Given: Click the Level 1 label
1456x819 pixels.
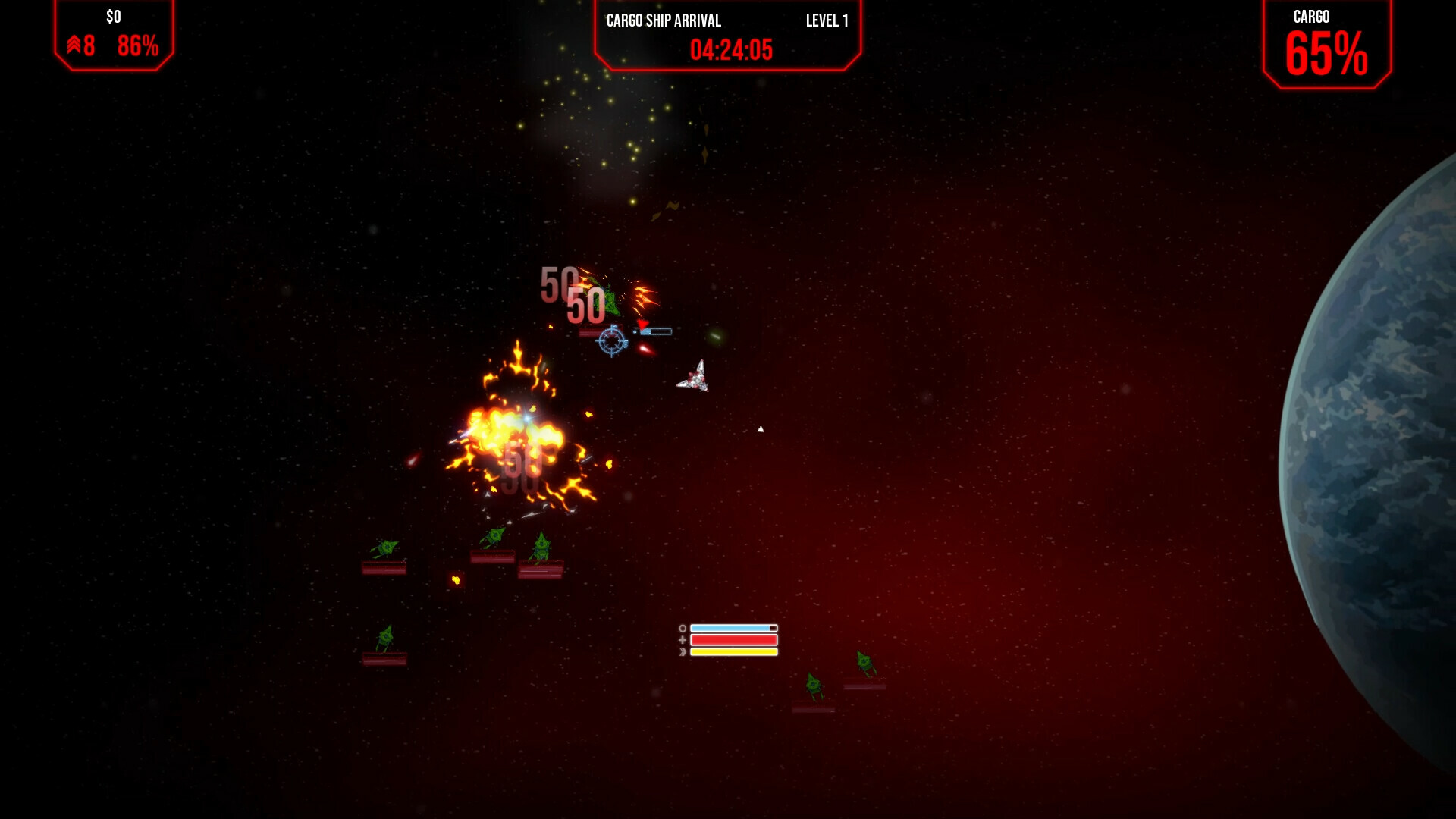Looking at the screenshot, I should click(x=828, y=21).
